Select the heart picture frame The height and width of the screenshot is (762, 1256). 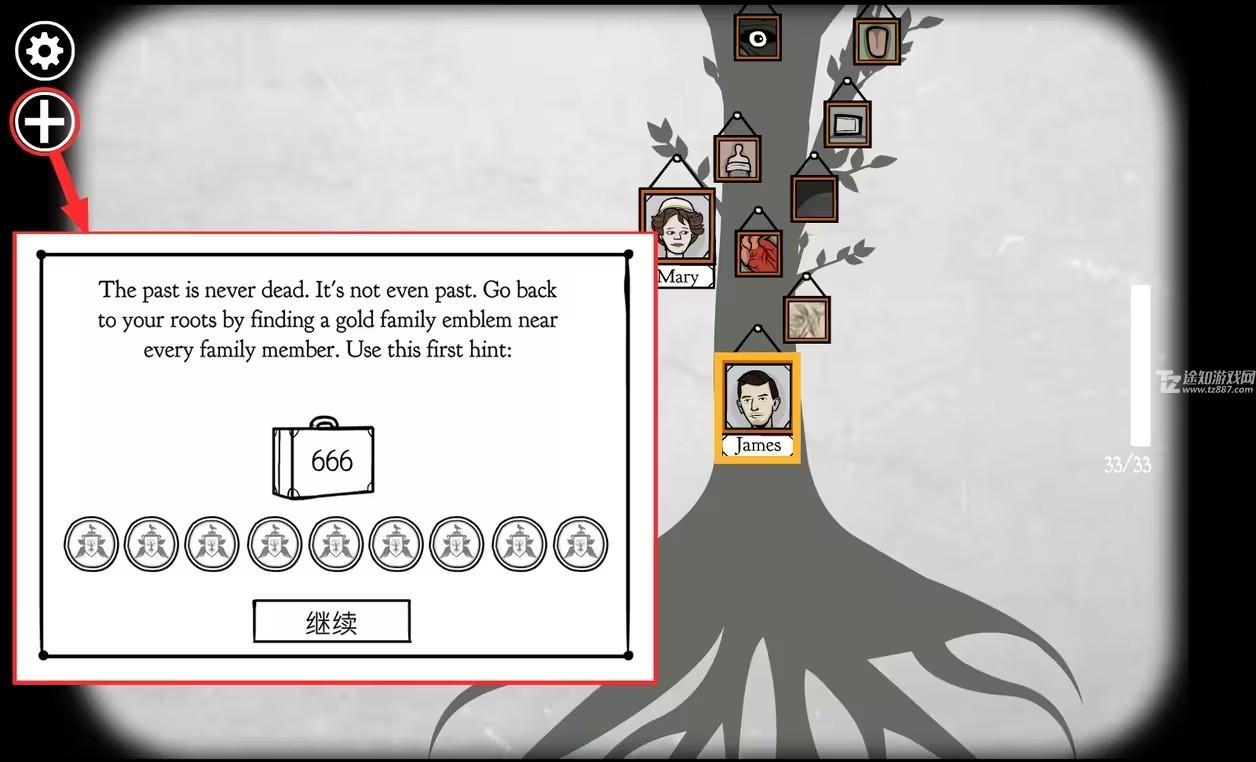coord(758,253)
